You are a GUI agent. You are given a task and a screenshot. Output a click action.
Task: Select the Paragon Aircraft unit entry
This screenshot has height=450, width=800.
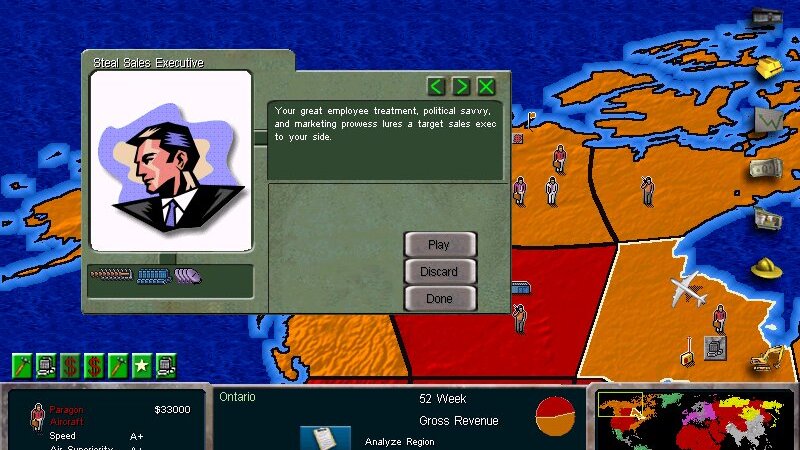click(x=68, y=416)
